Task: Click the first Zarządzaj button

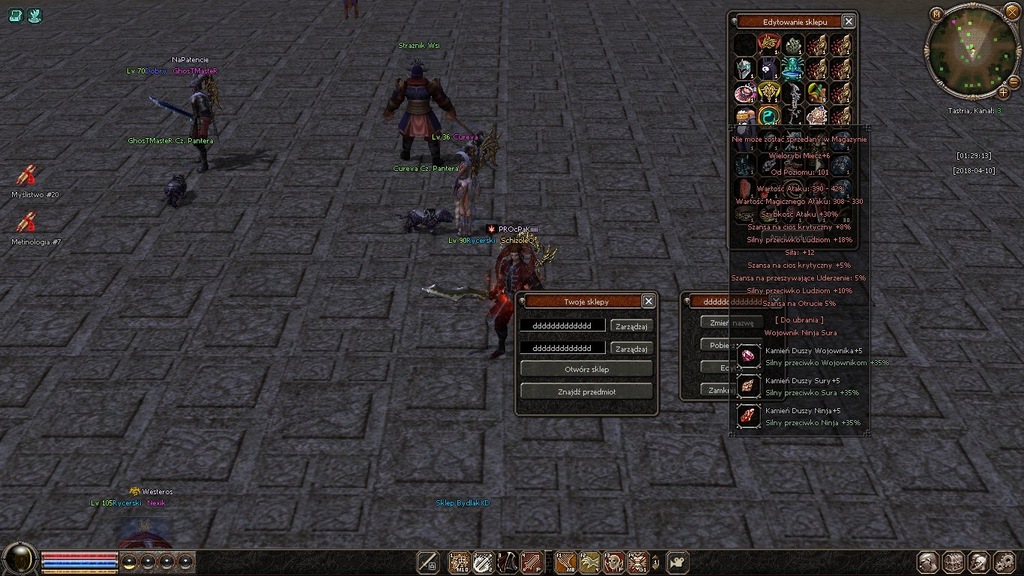Action: coord(632,326)
